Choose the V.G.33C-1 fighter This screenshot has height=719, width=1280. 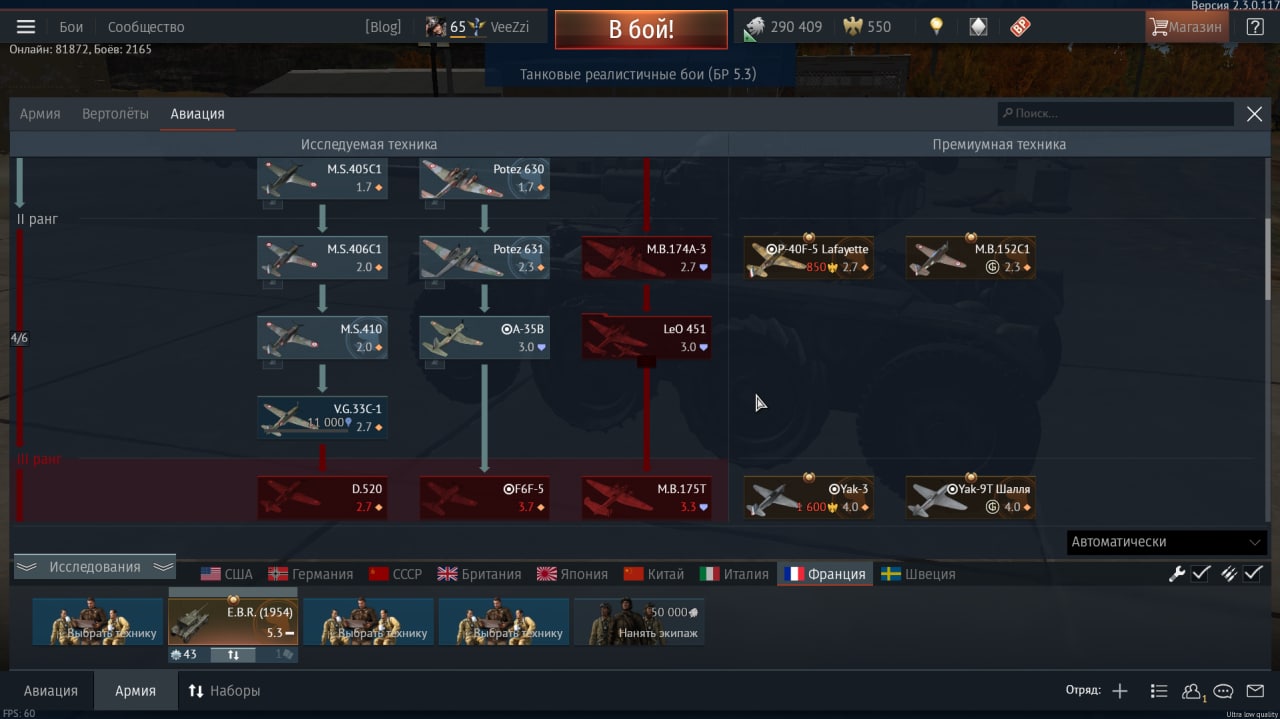(322, 418)
